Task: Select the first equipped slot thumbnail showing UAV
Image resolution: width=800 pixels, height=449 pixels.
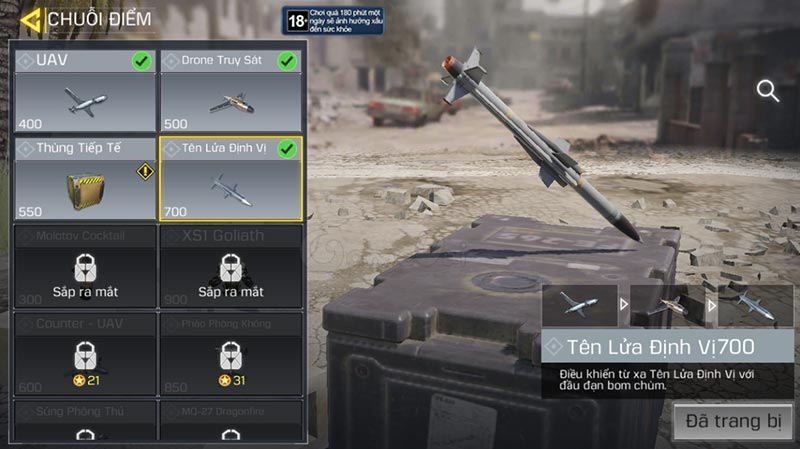Action: coord(579,305)
